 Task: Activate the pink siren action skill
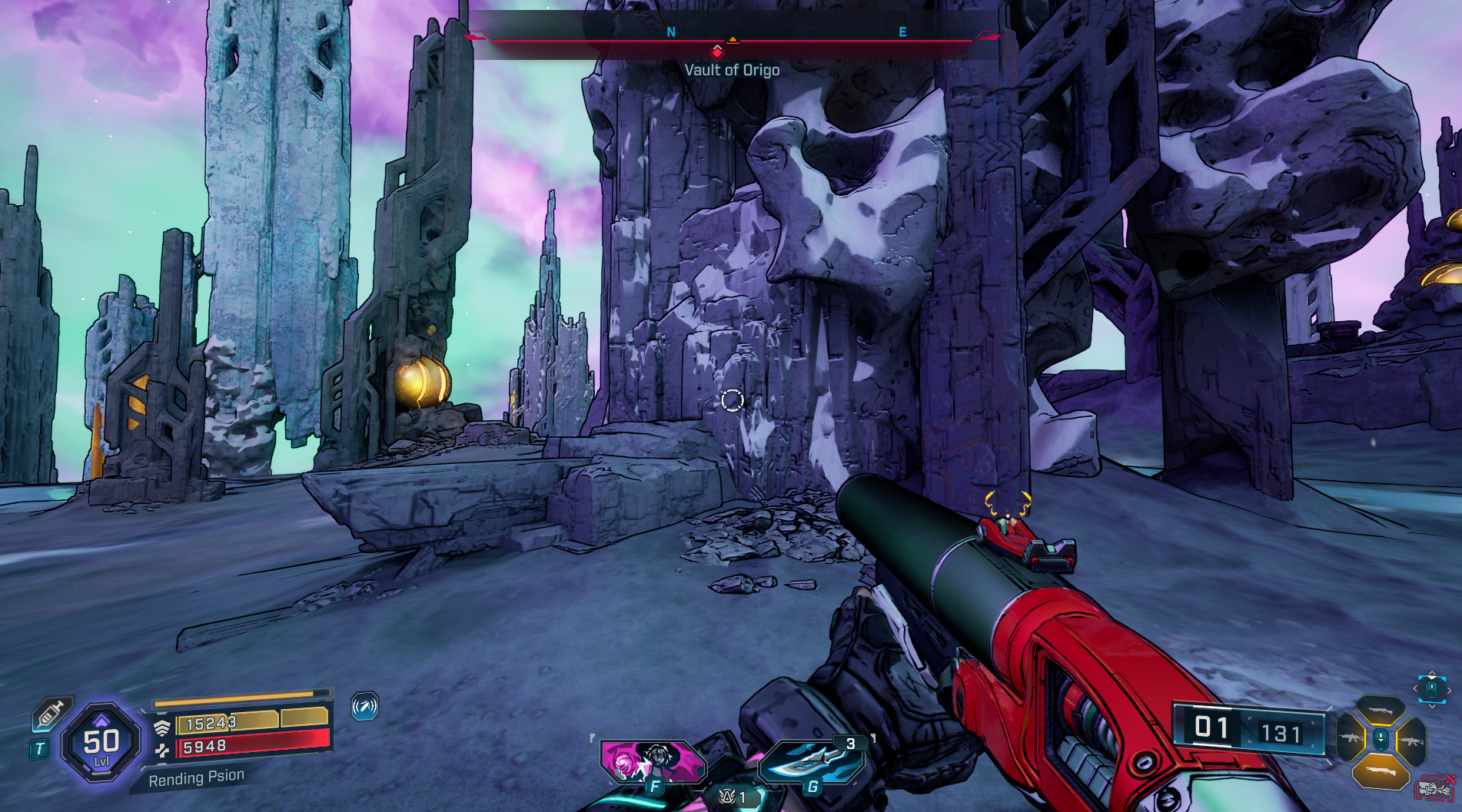click(653, 761)
